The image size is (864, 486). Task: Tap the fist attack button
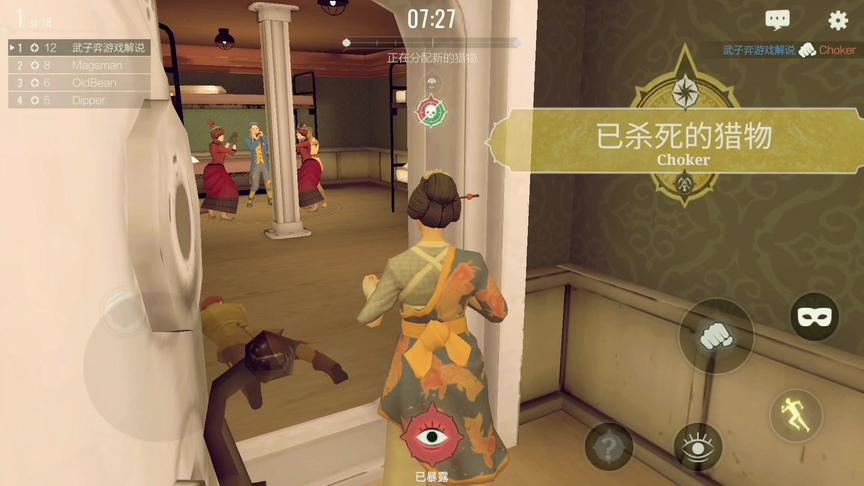[715, 336]
